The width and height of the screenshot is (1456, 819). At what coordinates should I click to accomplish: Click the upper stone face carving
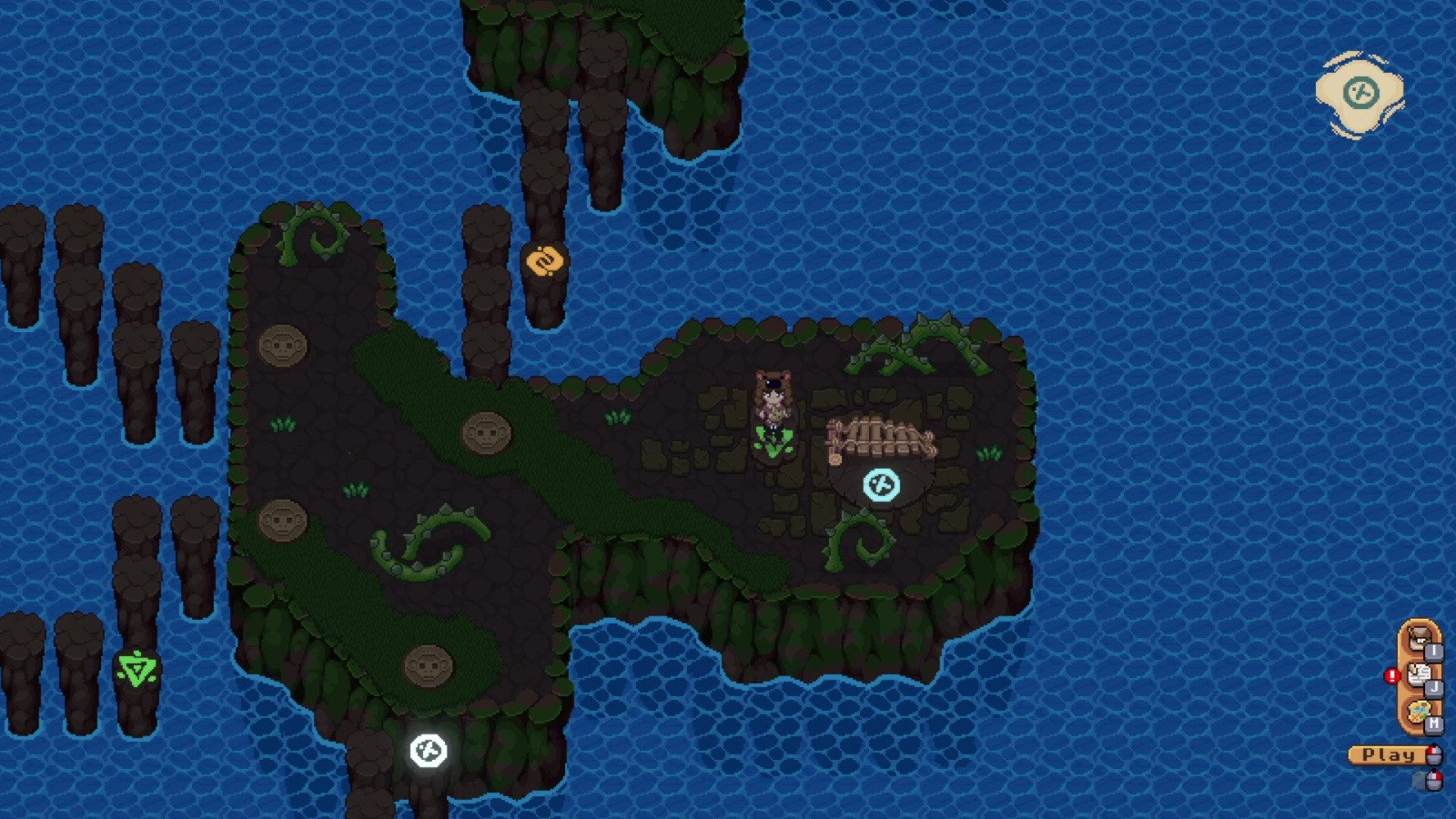[x=284, y=346]
